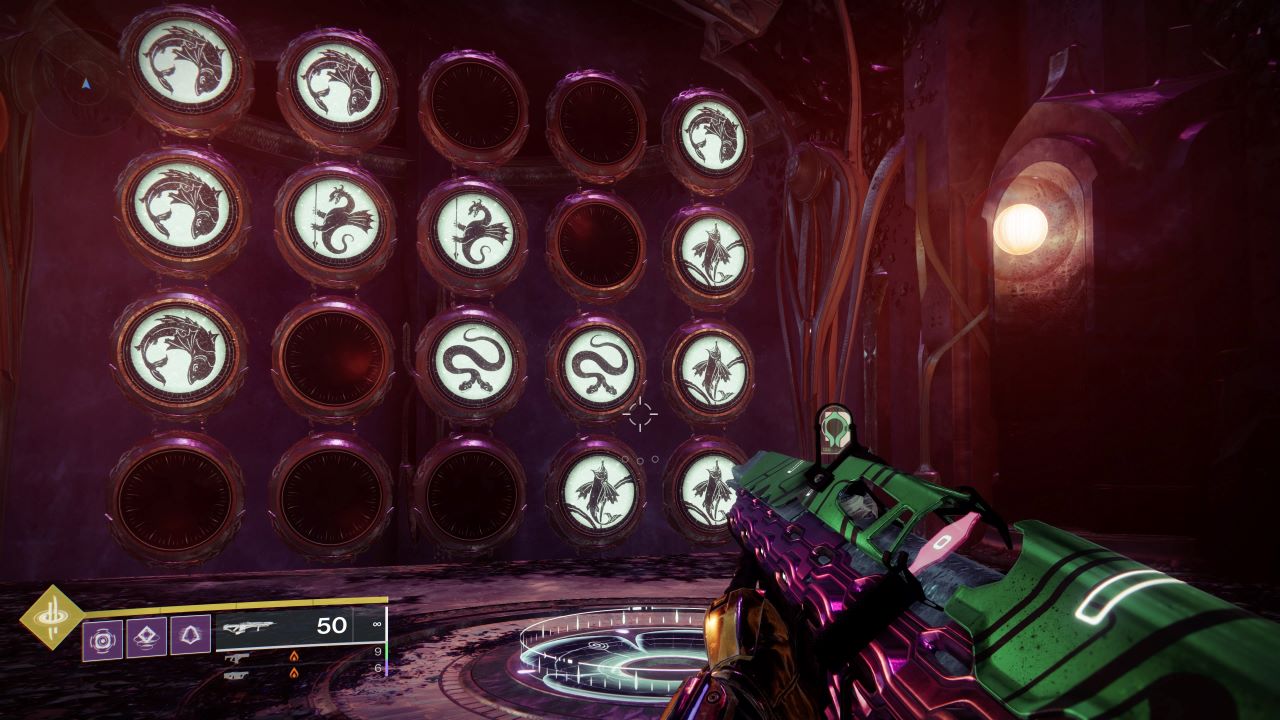Click the infinity ammo symbol
The image size is (1280, 720).
pos(376,626)
